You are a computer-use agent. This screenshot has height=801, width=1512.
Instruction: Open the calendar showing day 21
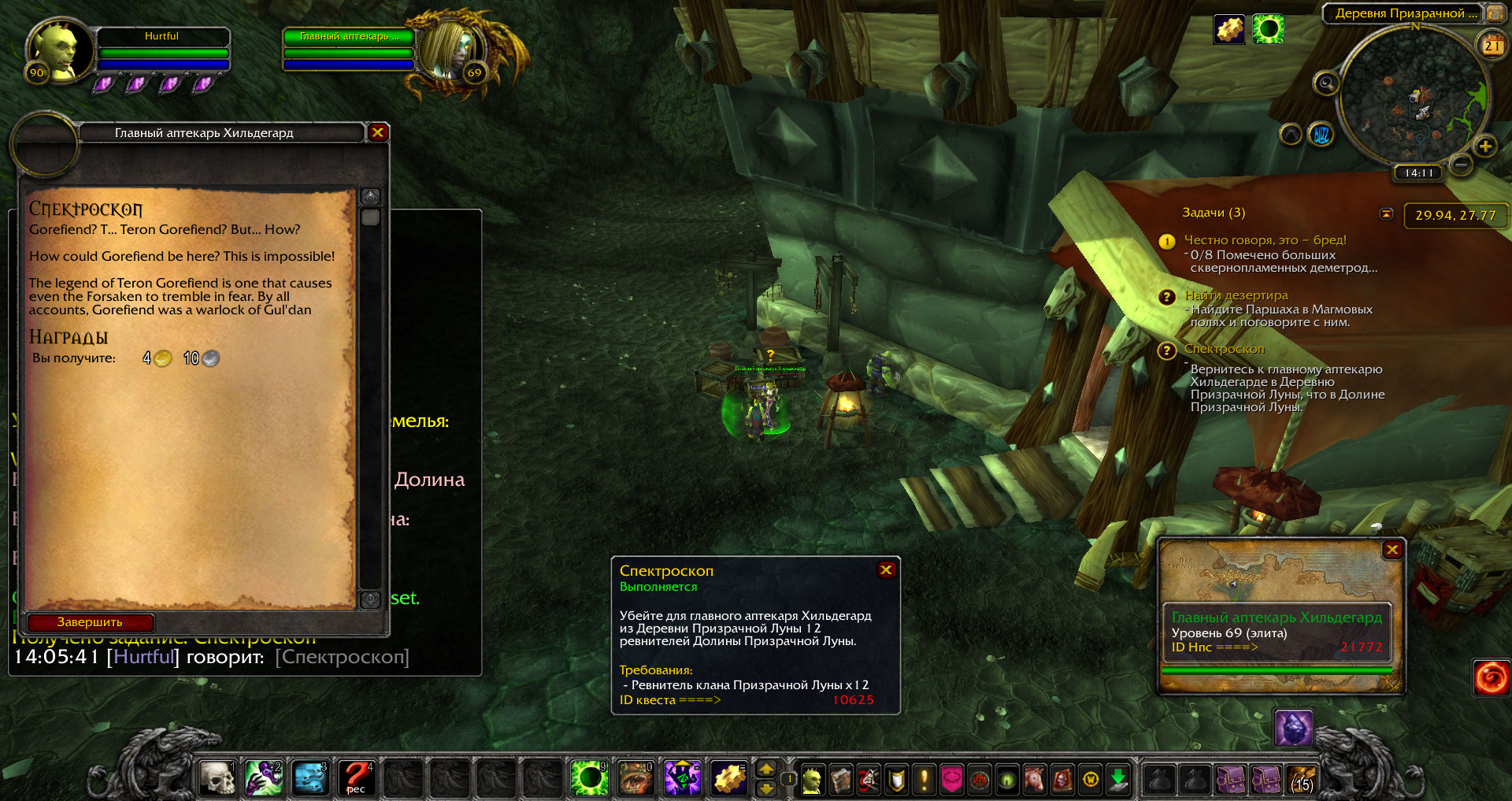pos(1492,45)
